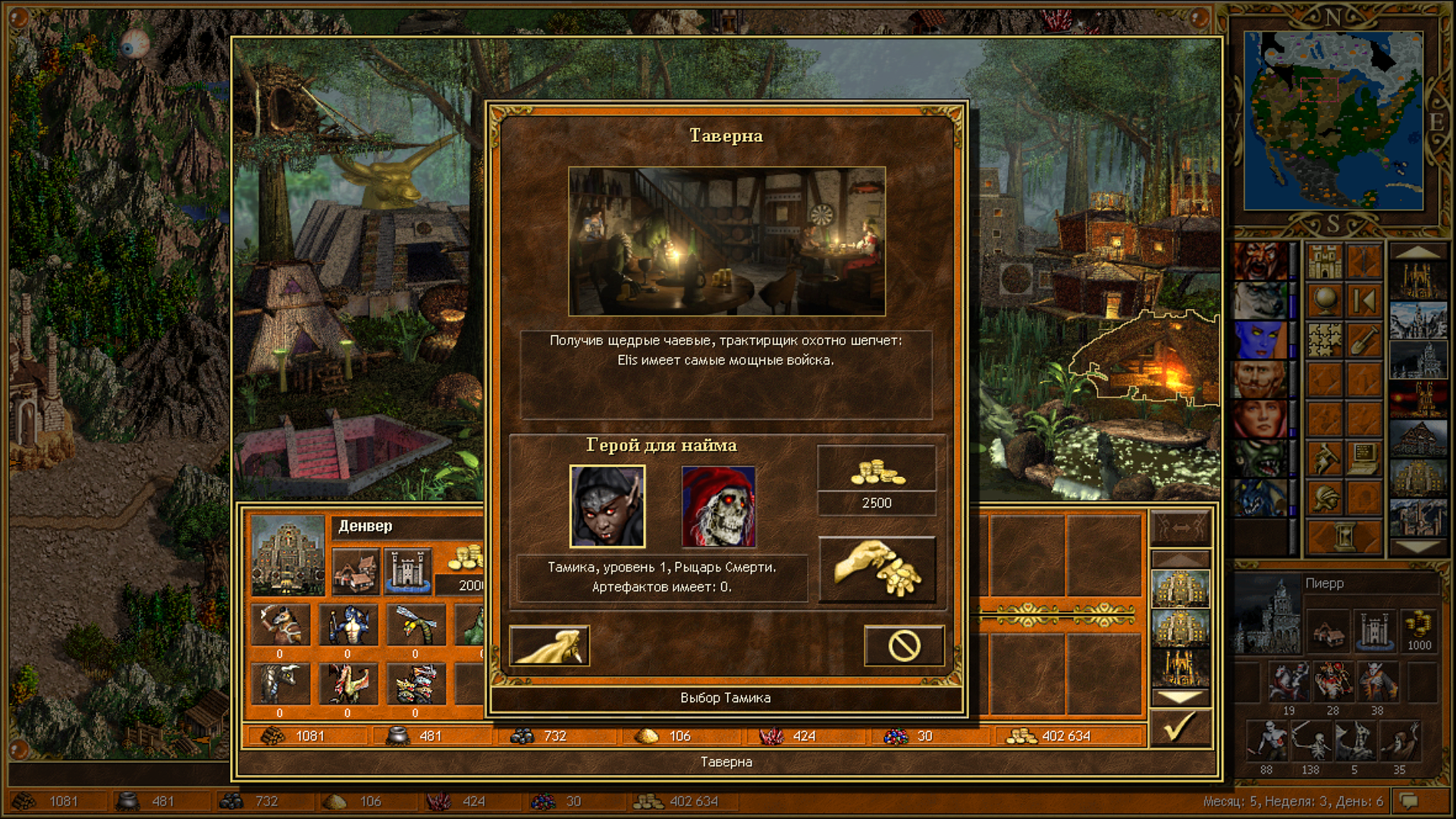Click the knight helmet sleep hero button

point(1325,497)
